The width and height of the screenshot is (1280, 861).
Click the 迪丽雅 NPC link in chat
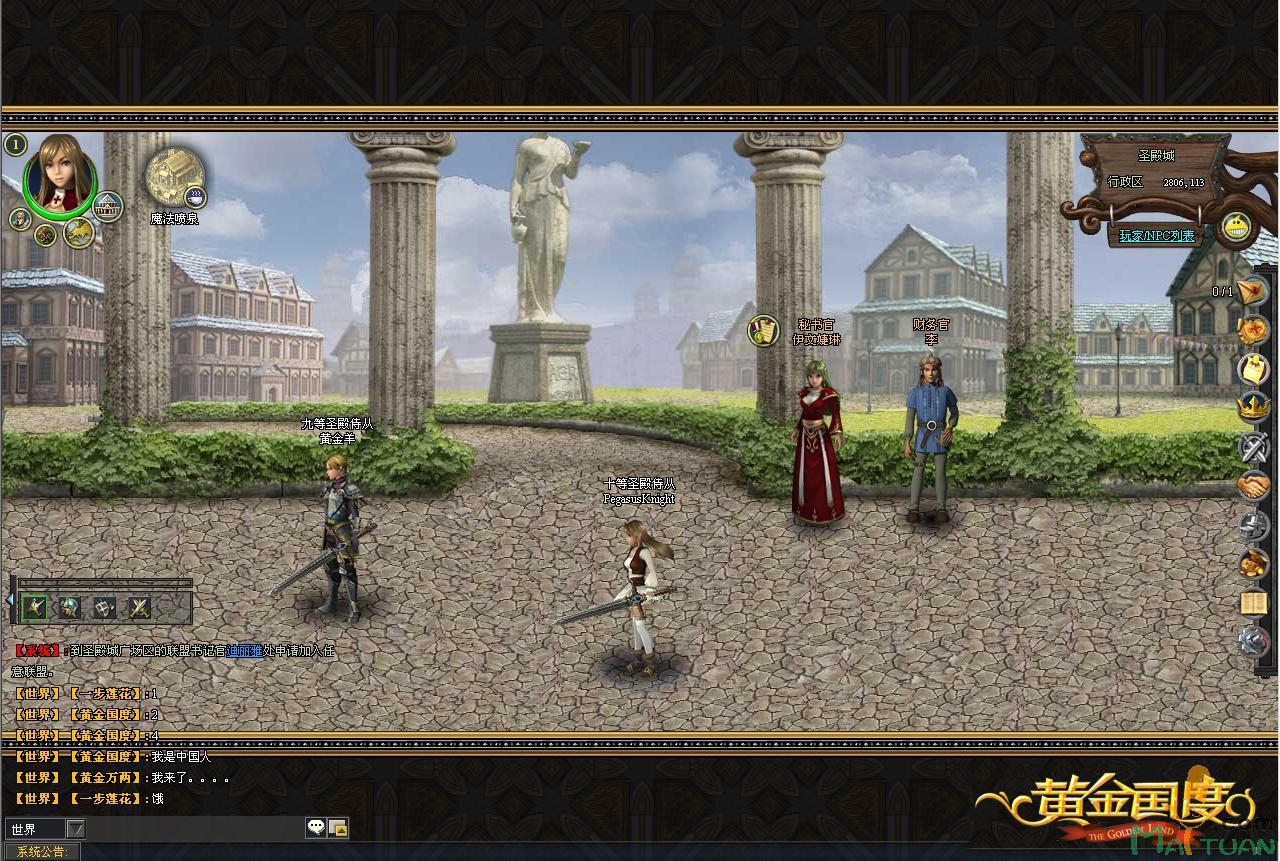(244, 651)
